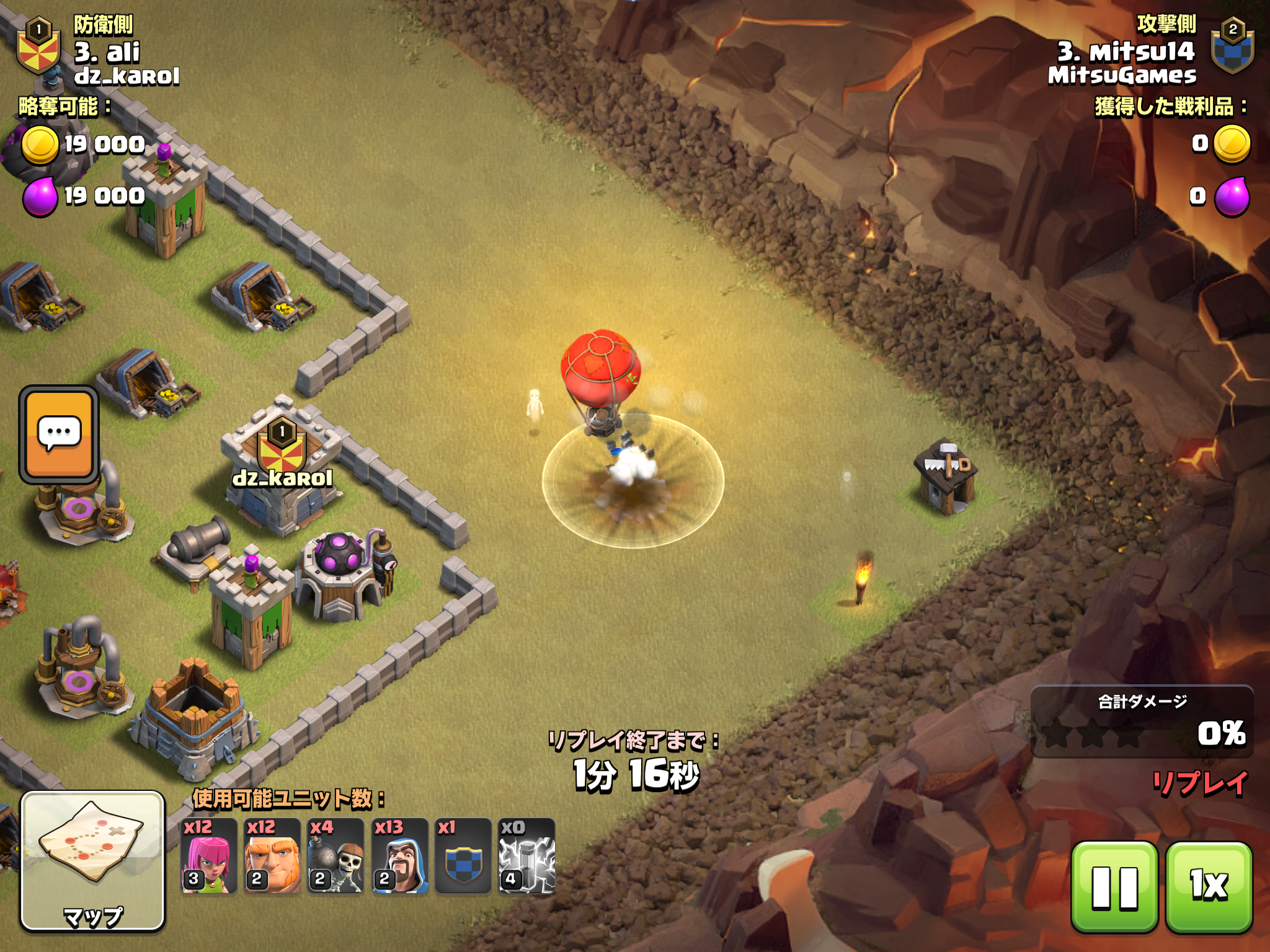The width and height of the screenshot is (1270, 952).
Task: Select the Archer troop slot
Action: [209, 856]
